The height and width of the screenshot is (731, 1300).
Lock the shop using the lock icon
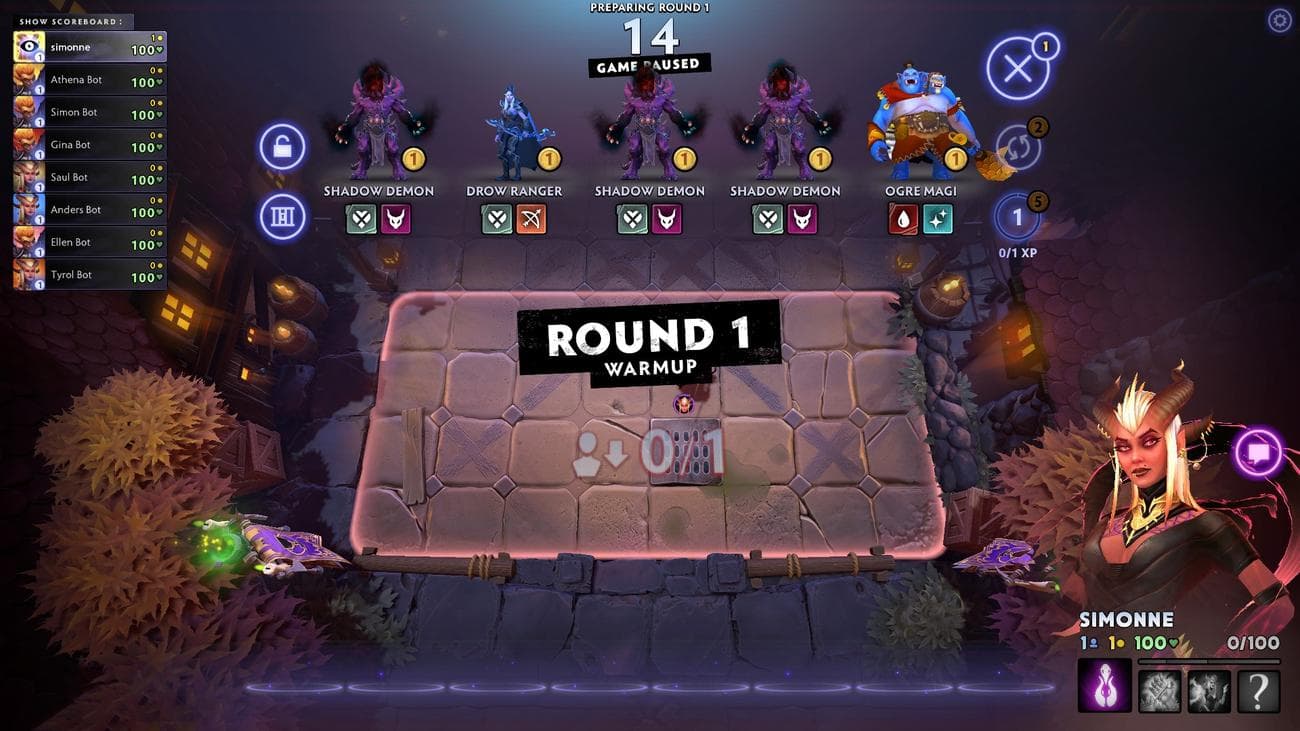point(281,146)
